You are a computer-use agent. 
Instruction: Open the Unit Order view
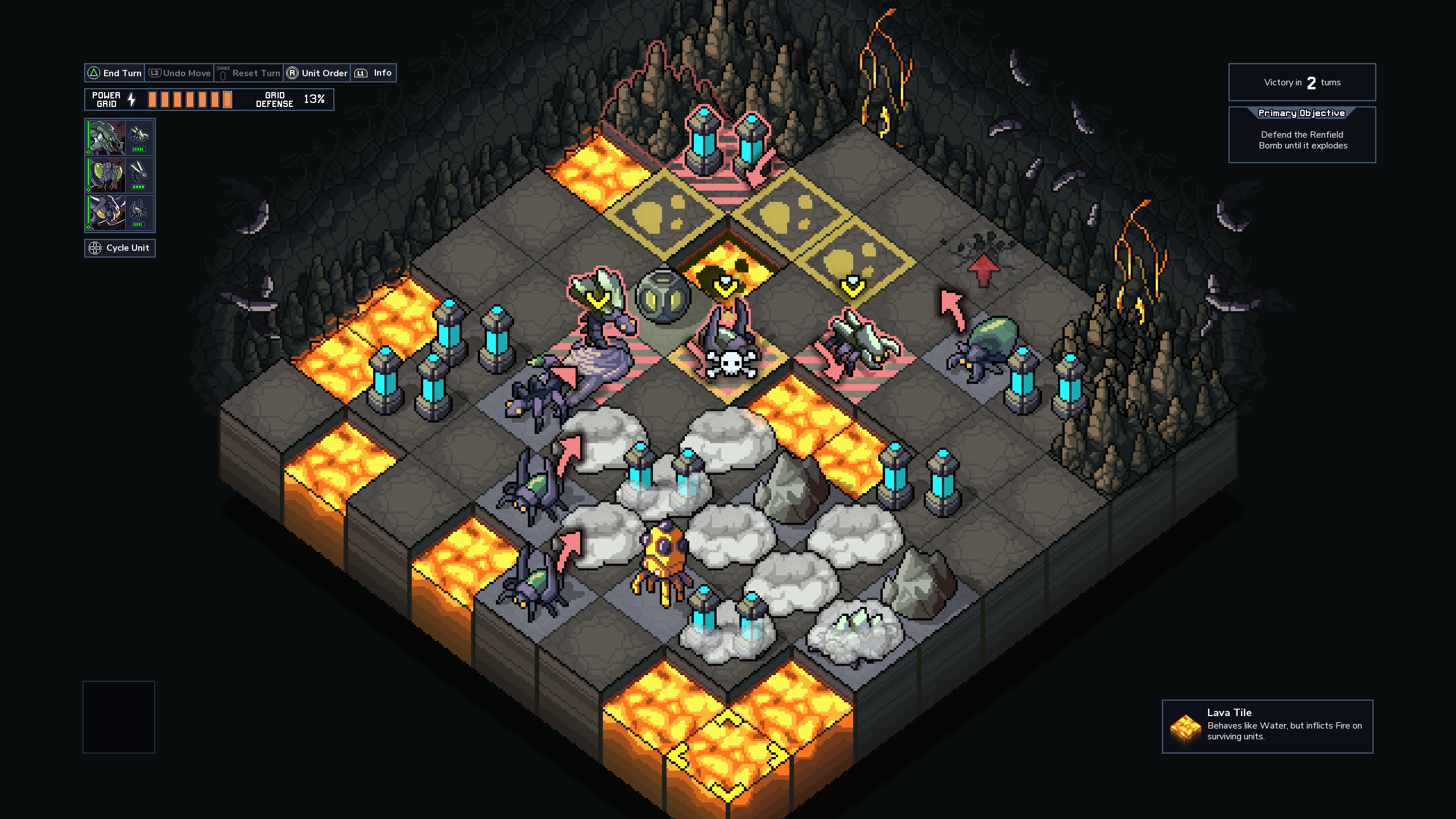(x=317, y=73)
